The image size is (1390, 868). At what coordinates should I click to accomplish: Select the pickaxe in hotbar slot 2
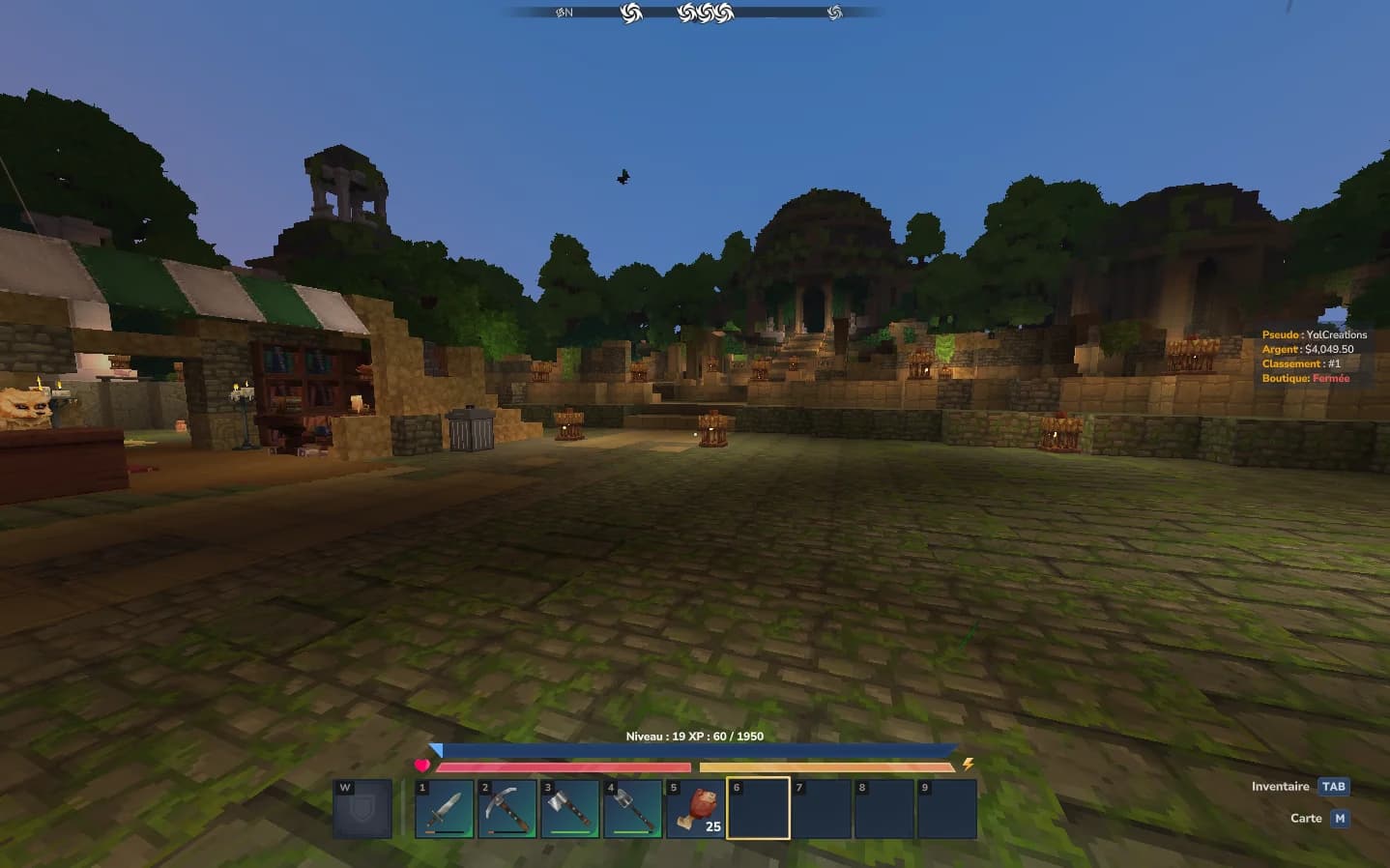pyautogui.click(x=507, y=809)
